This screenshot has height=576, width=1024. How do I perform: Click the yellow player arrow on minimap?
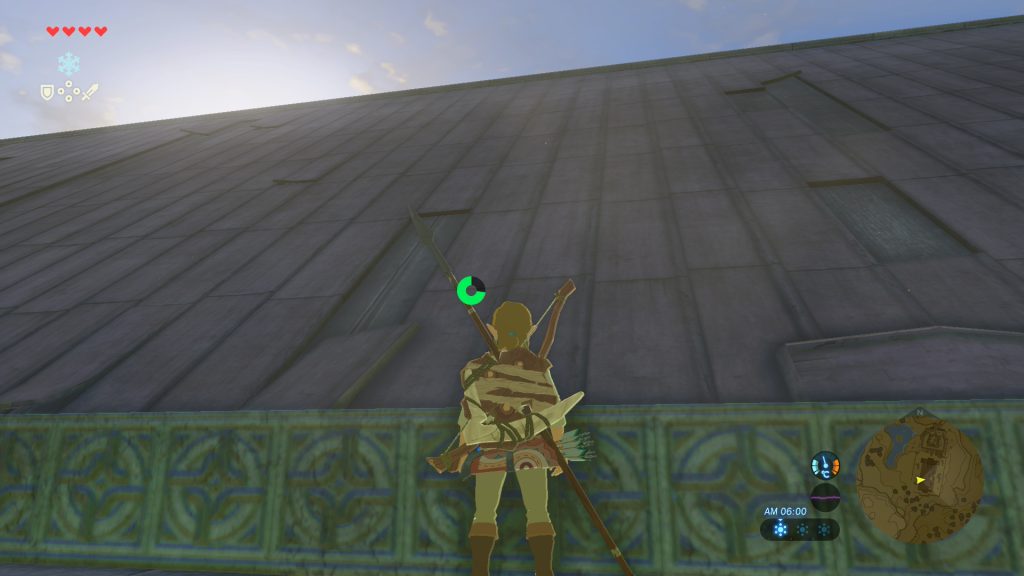920,480
